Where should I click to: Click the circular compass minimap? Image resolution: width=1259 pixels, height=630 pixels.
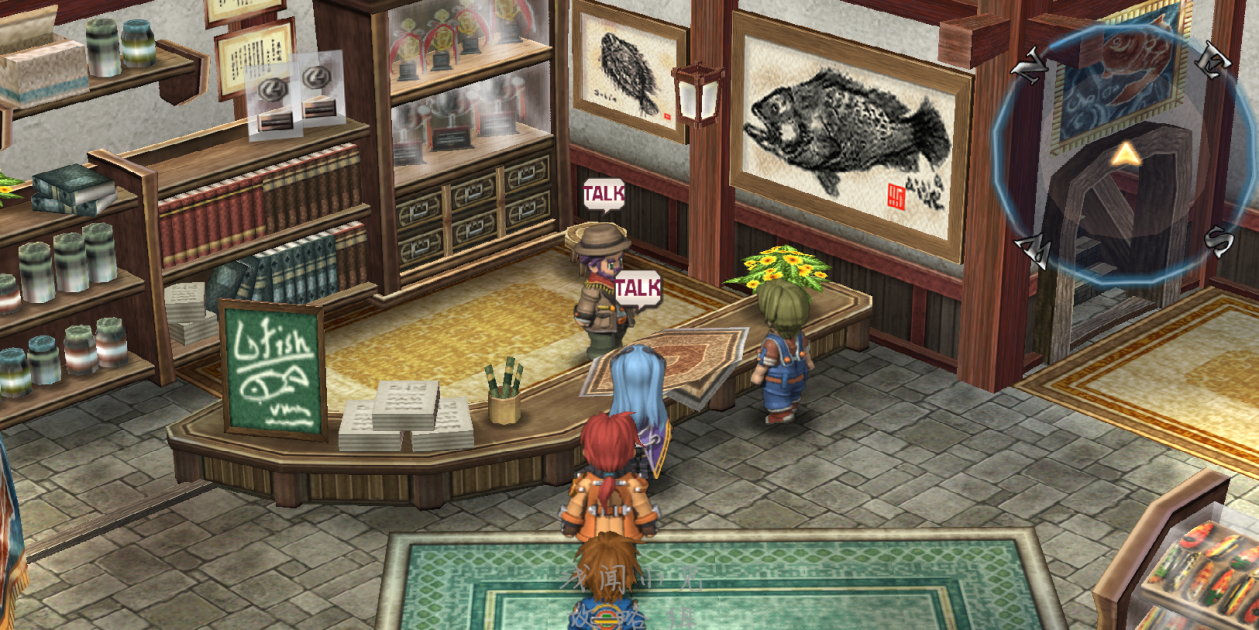[x=1127, y=155]
